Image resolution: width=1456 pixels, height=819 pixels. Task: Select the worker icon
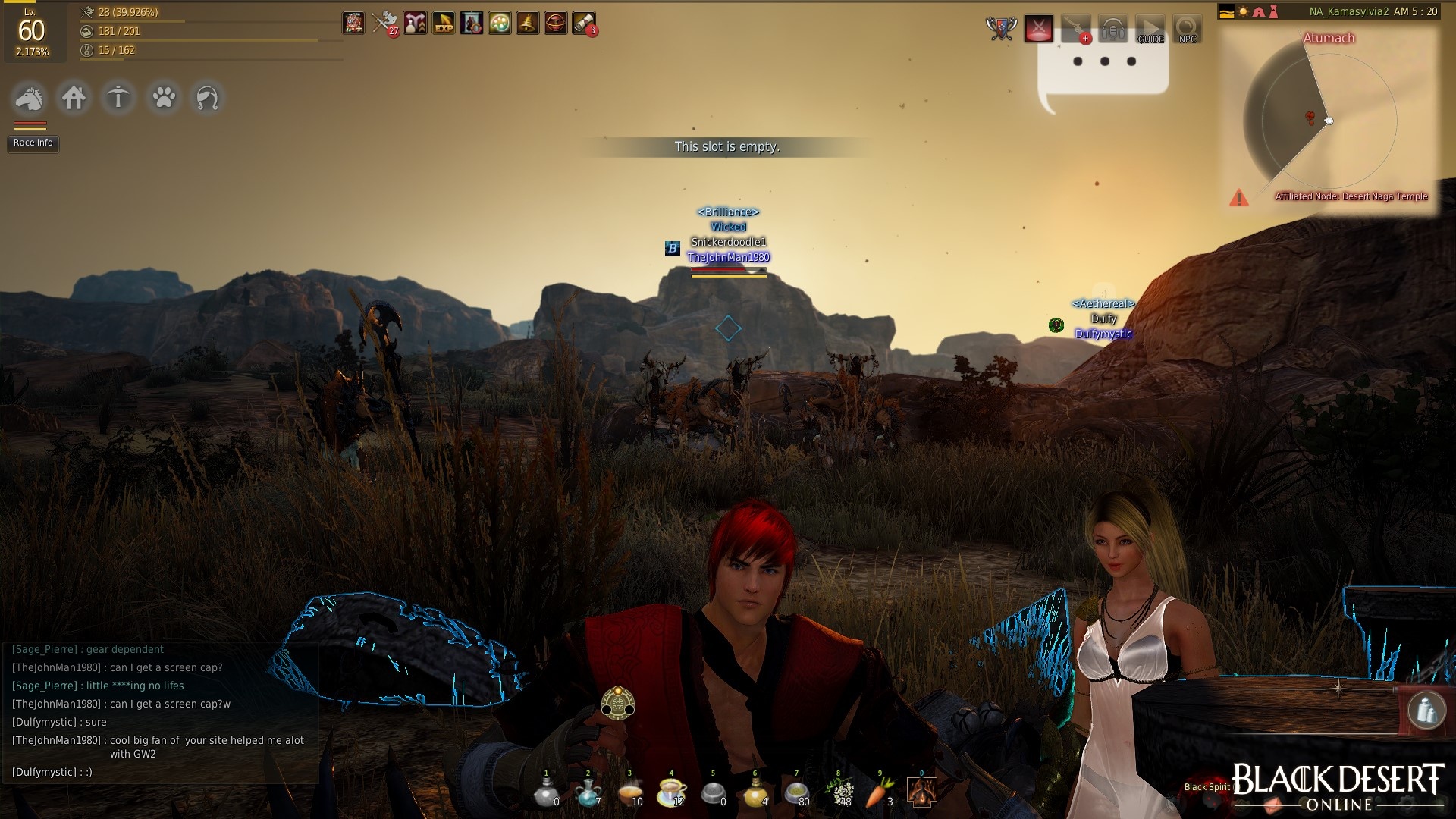(x=118, y=98)
